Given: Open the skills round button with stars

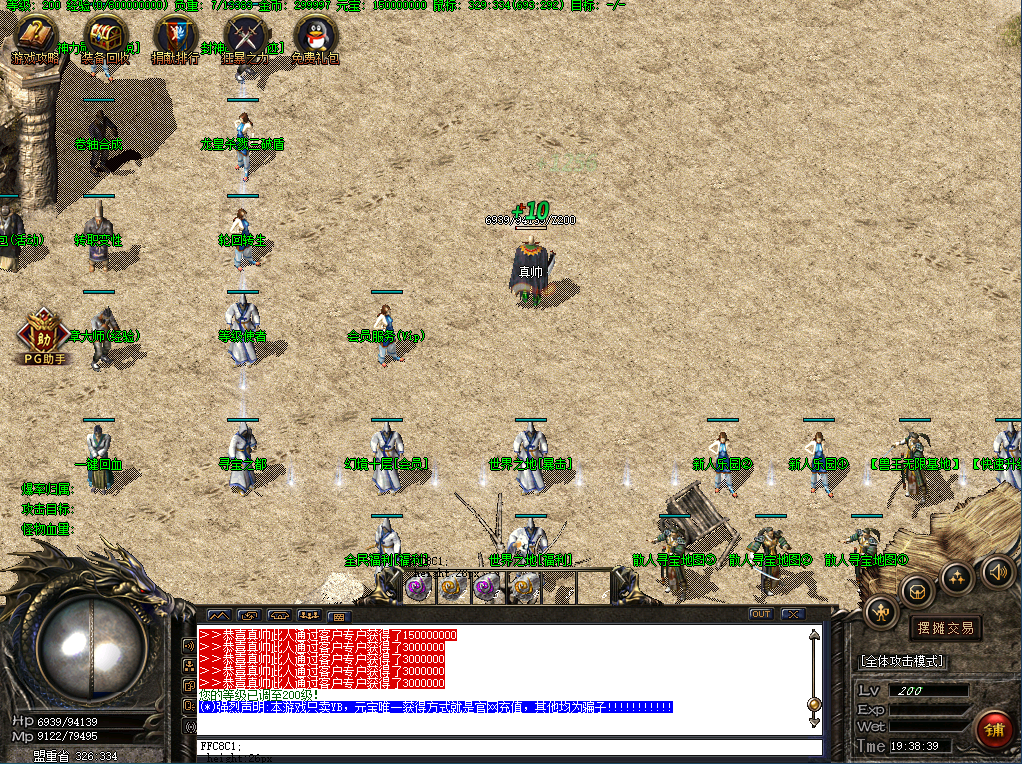Looking at the screenshot, I should tap(957, 577).
